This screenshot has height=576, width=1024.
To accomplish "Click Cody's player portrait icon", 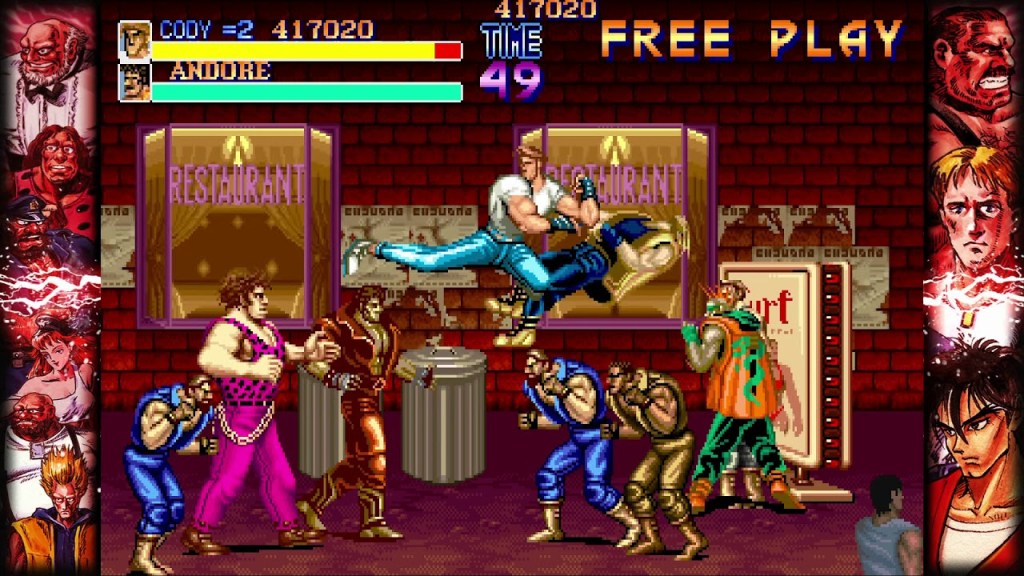I will tap(134, 41).
